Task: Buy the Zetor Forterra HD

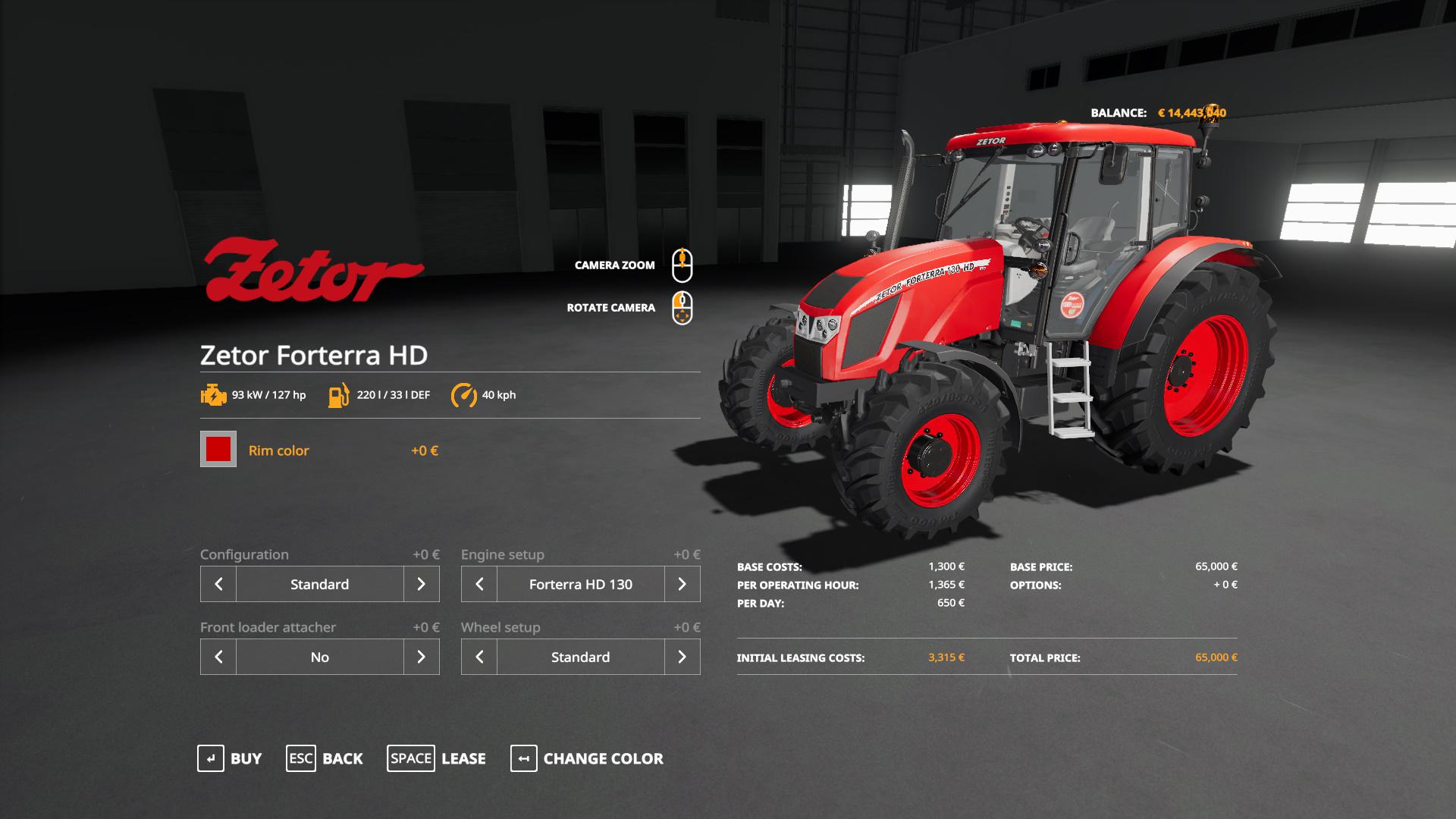Action: 230,758
